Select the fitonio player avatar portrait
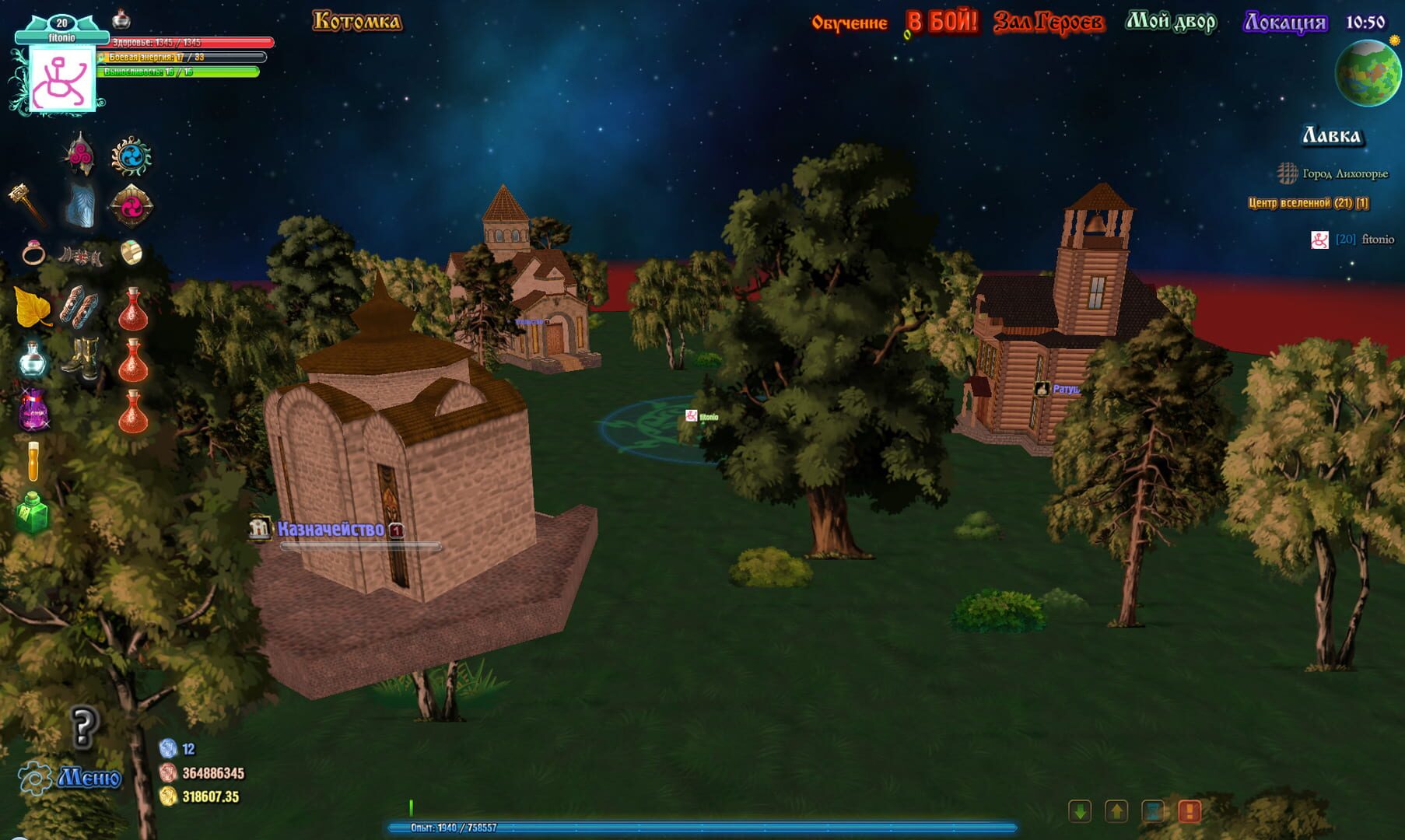 pos(61,79)
